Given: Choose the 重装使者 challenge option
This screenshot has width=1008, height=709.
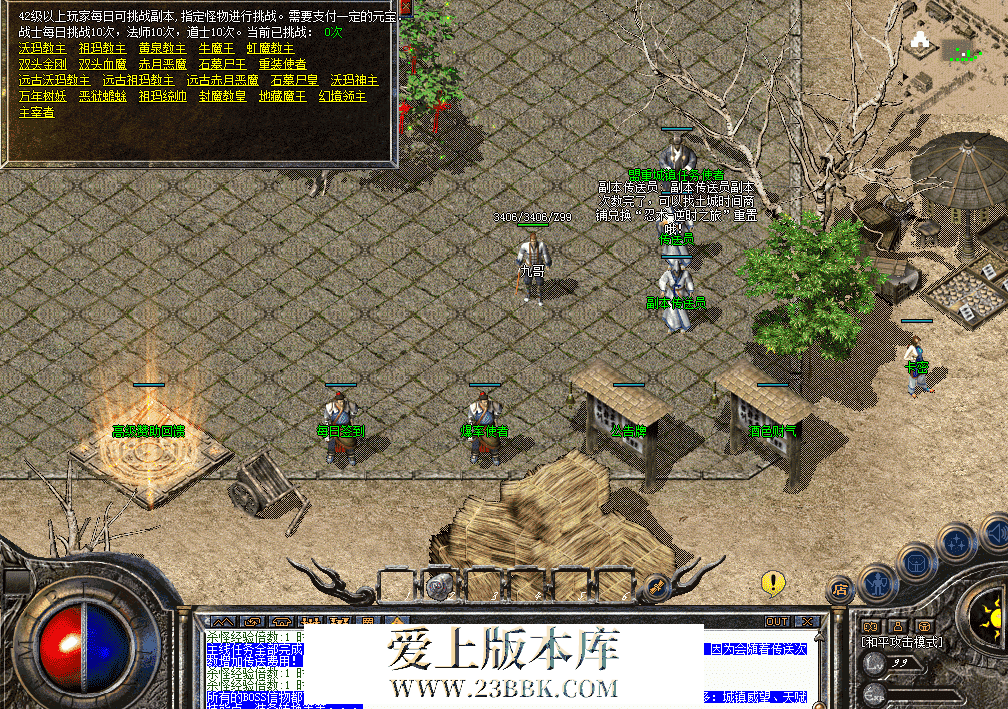Looking at the screenshot, I should [x=282, y=64].
